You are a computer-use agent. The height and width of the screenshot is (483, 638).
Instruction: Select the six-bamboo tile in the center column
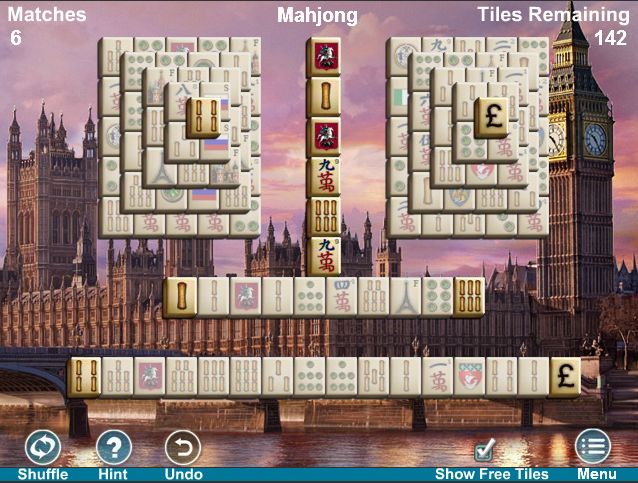323,215
